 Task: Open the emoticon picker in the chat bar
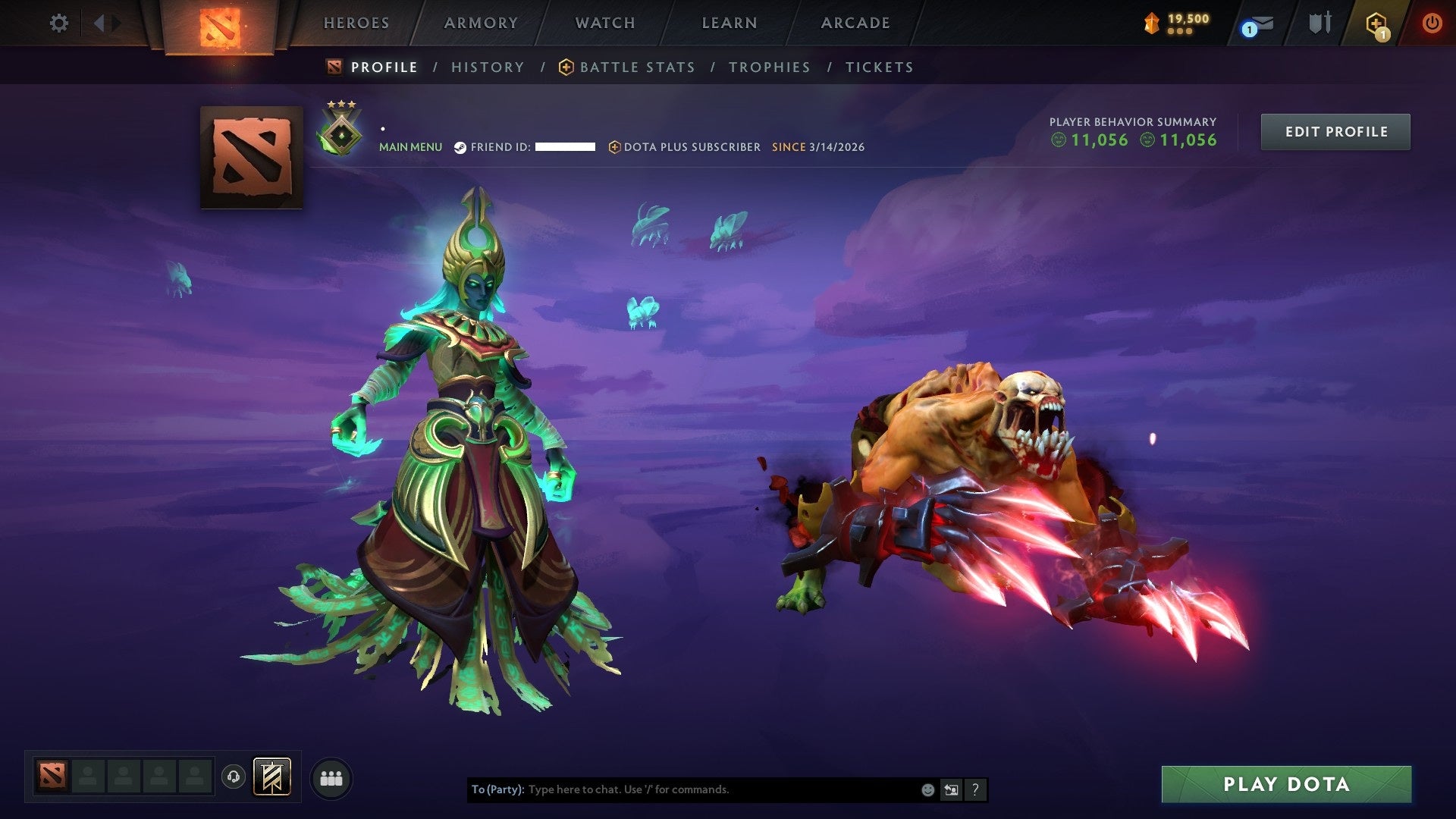927,789
